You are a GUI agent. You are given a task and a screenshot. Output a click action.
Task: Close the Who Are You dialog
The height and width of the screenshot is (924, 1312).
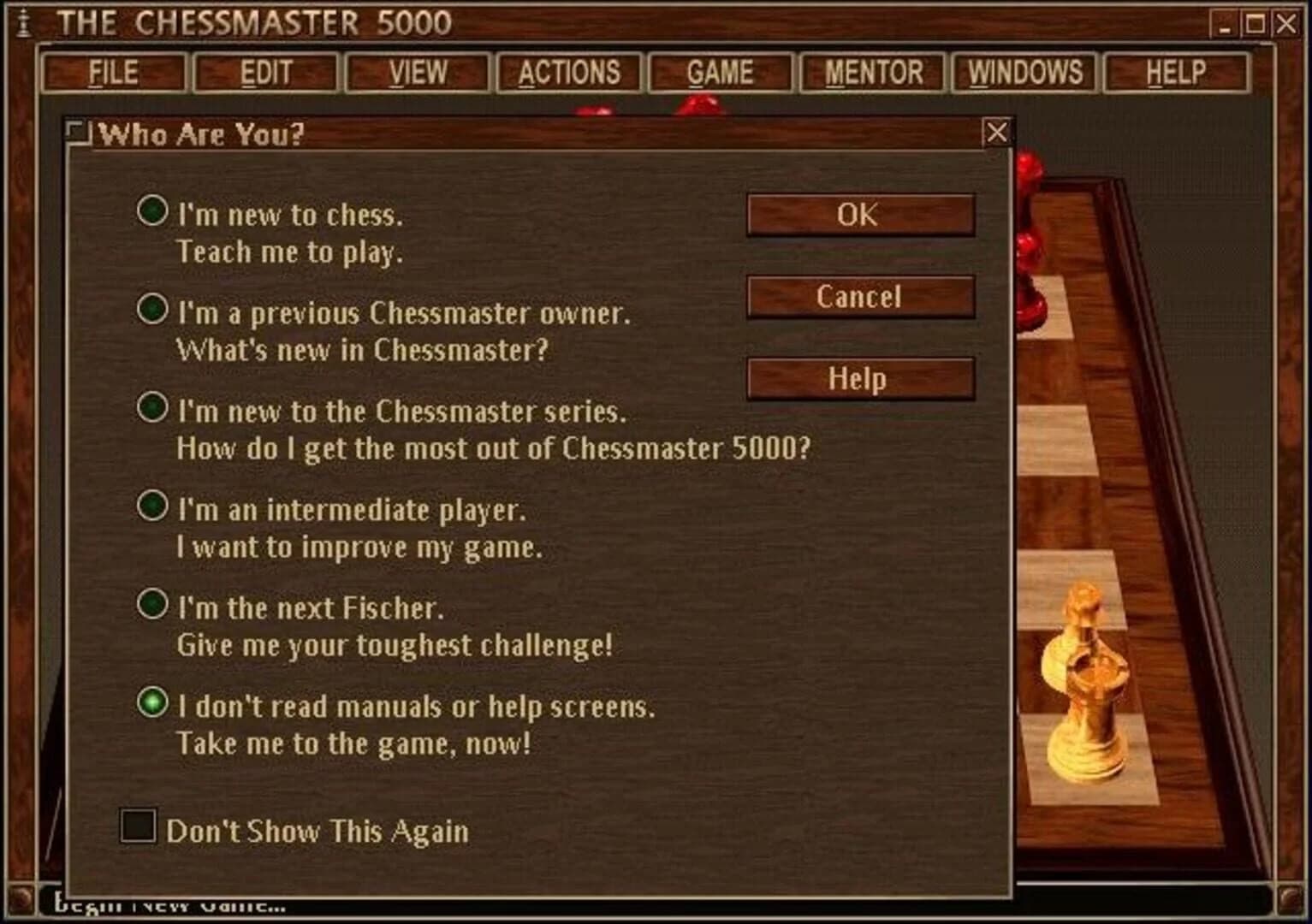[994, 133]
